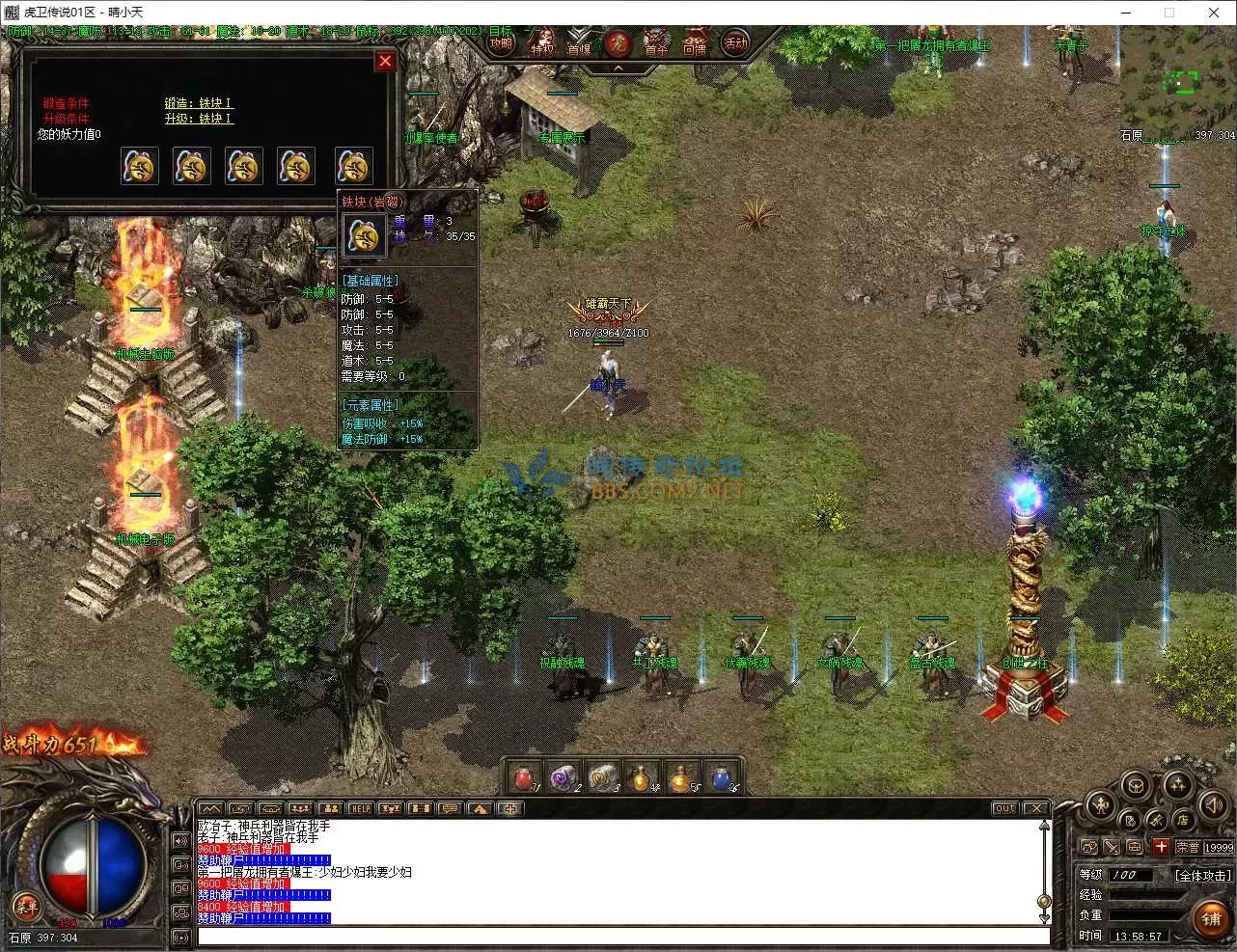Click the 锻造: 铁块 I forge link
Image resolution: width=1237 pixels, height=952 pixels.
click(x=199, y=103)
